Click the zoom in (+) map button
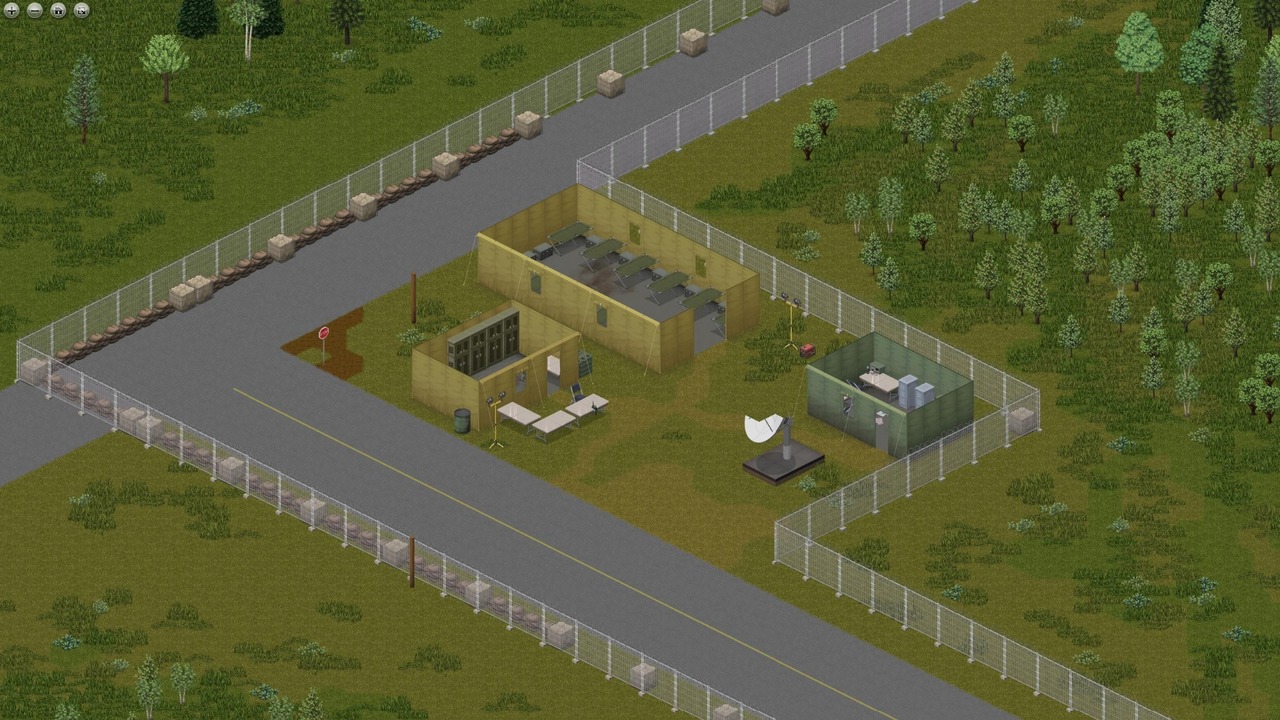This screenshot has width=1280, height=720. click(x=11, y=10)
